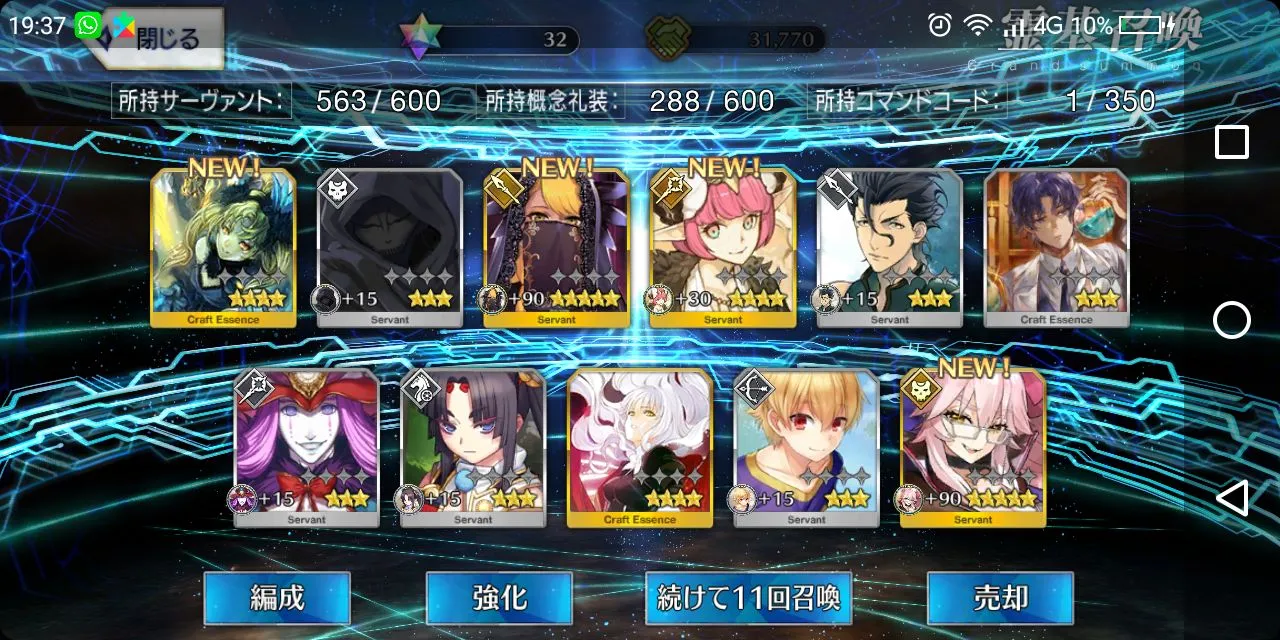Open the 売却 sell menu
1280x640 pixels.
click(x=1000, y=598)
